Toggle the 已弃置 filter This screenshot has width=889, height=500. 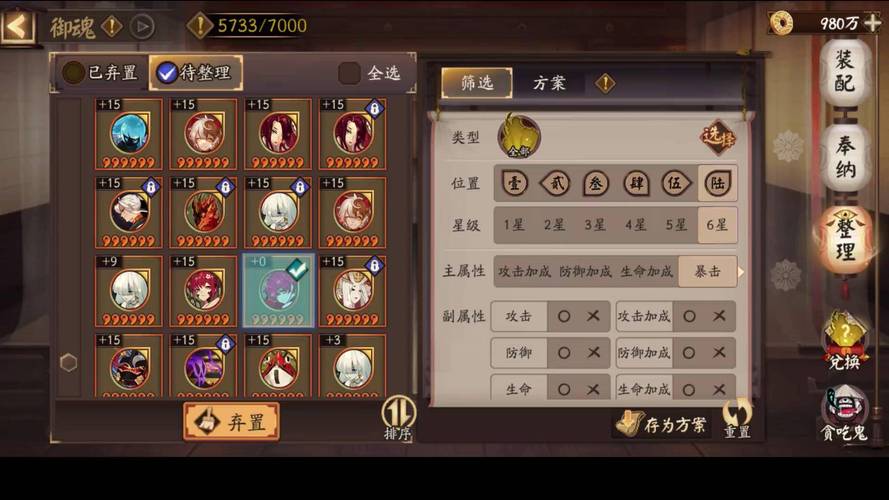(101, 72)
